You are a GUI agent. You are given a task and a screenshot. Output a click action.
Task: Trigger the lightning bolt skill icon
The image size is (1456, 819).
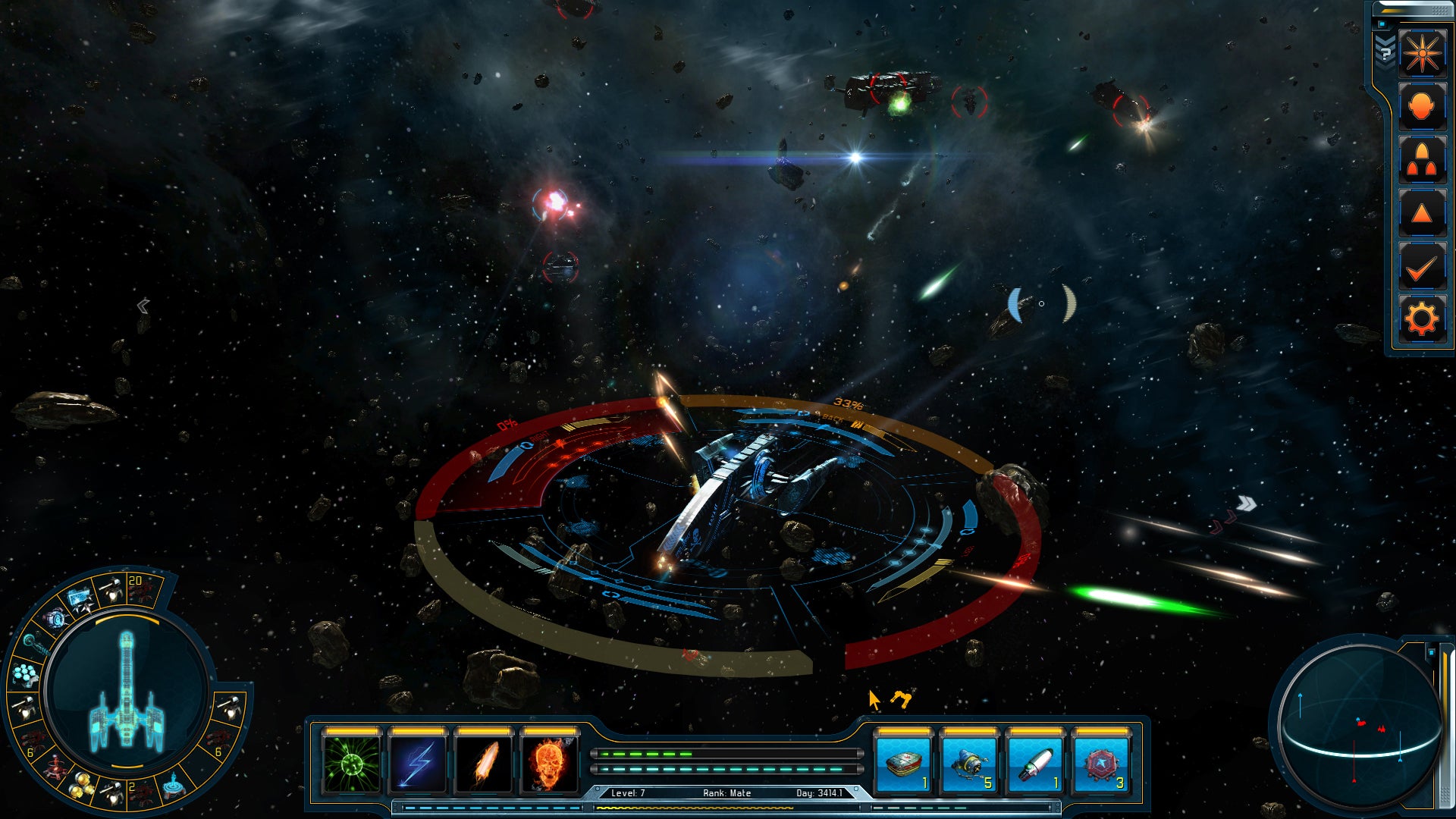click(418, 766)
